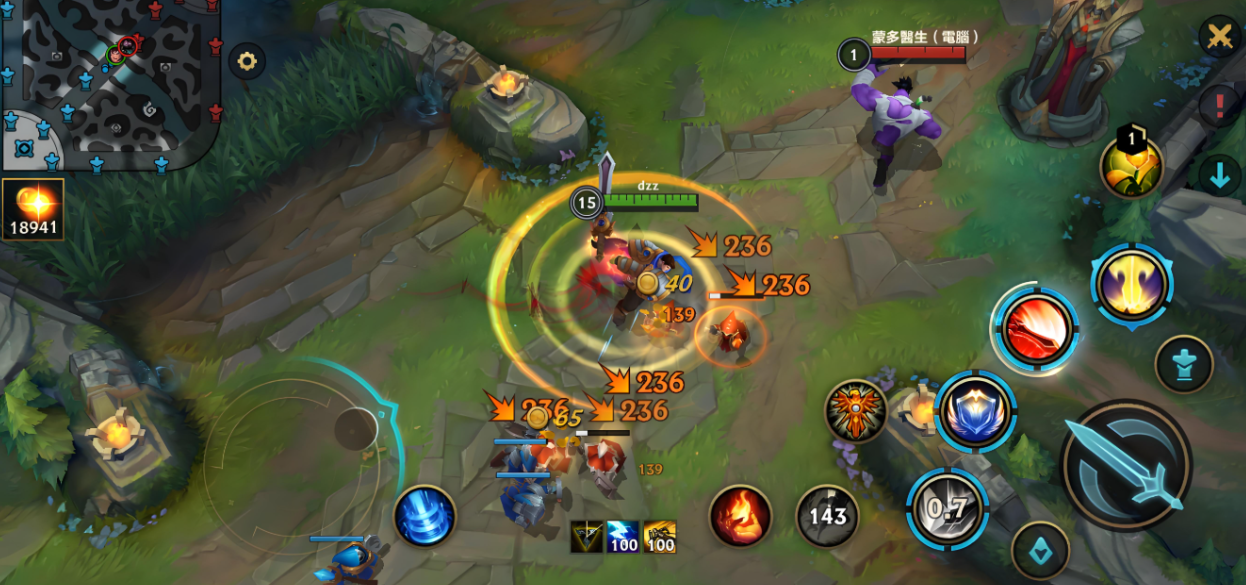
Task: Open the shop via the 18941 gold button
Action: click(x=34, y=209)
